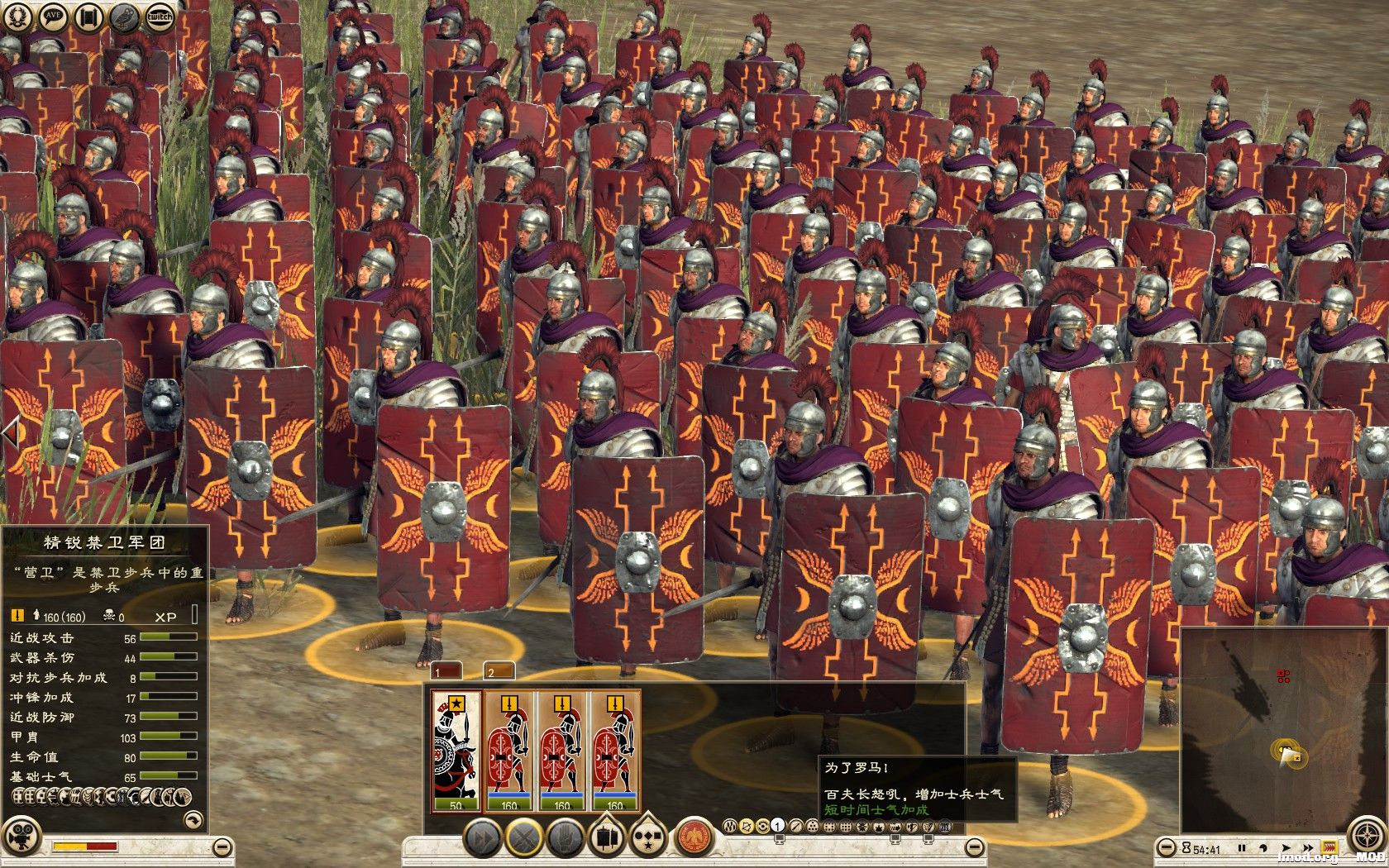Pause the battle
This screenshot has width=1389, height=868.
(x=1241, y=848)
